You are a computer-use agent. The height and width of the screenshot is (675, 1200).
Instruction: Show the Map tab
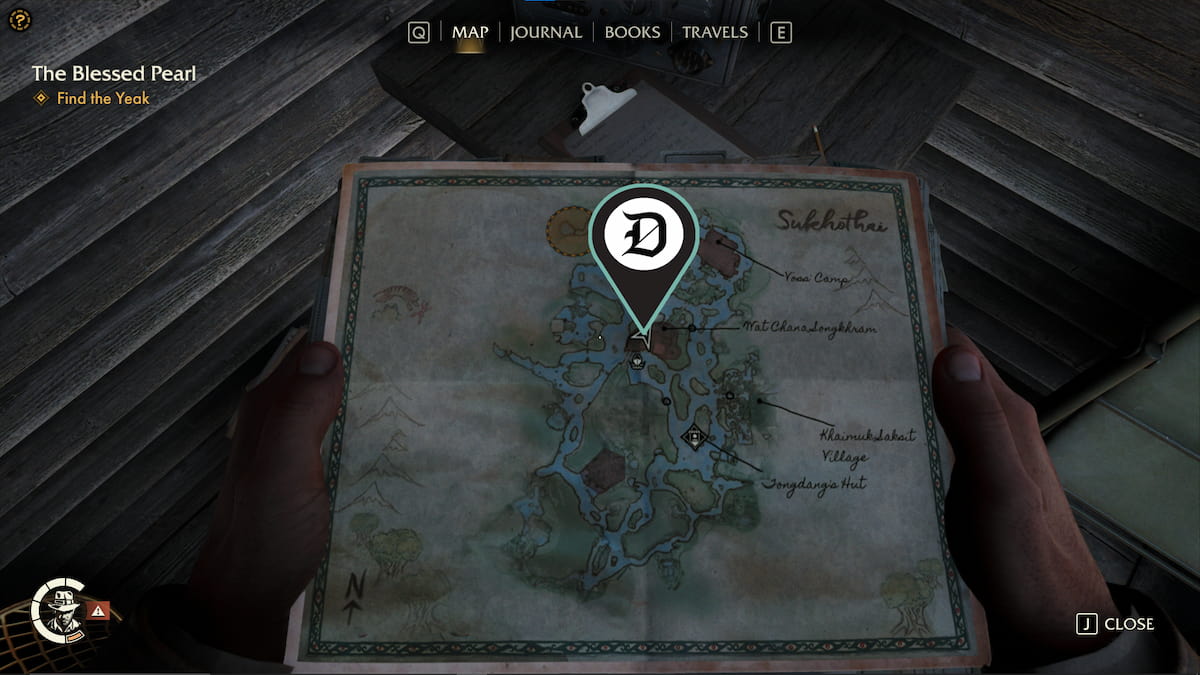point(470,32)
